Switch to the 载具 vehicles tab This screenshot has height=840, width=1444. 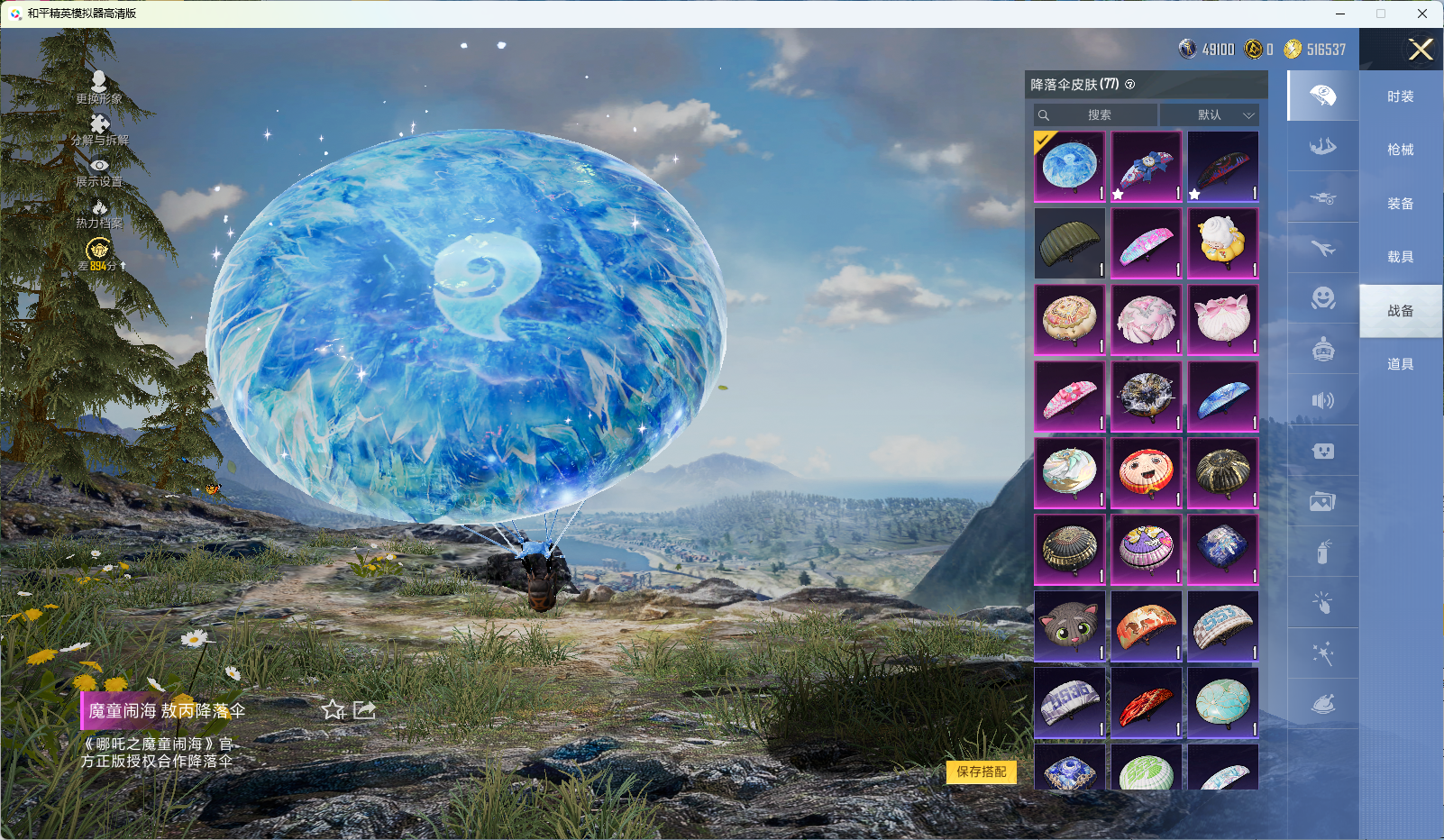point(1400,257)
